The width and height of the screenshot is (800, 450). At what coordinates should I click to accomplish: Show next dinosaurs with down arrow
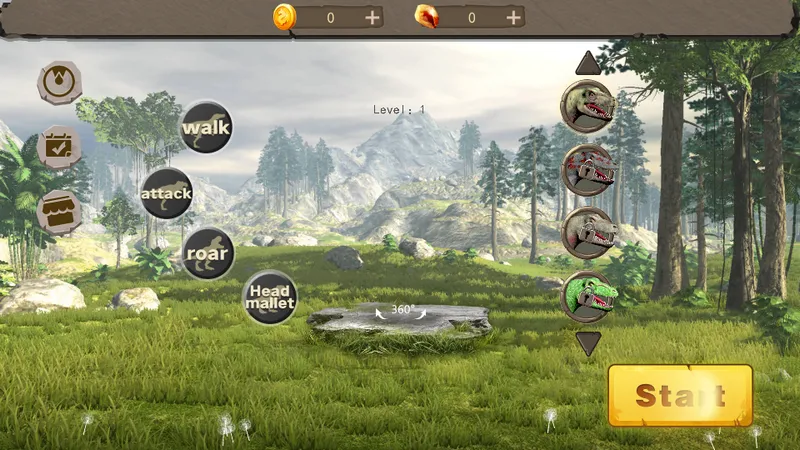[x=588, y=343]
